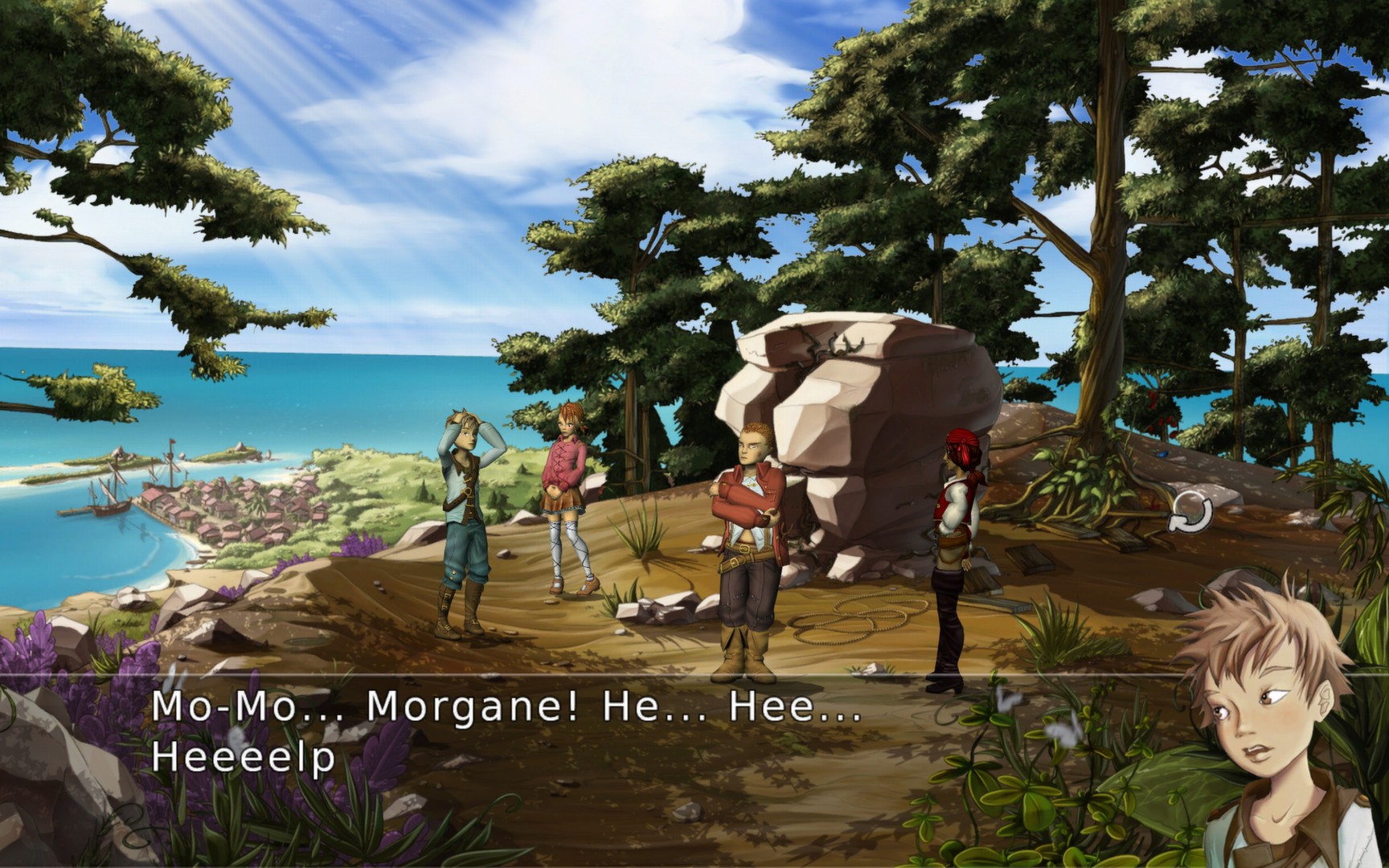The image size is (1389, 868).
Task: Click the rotate action hotspot icon
Action: point(1191,513)
